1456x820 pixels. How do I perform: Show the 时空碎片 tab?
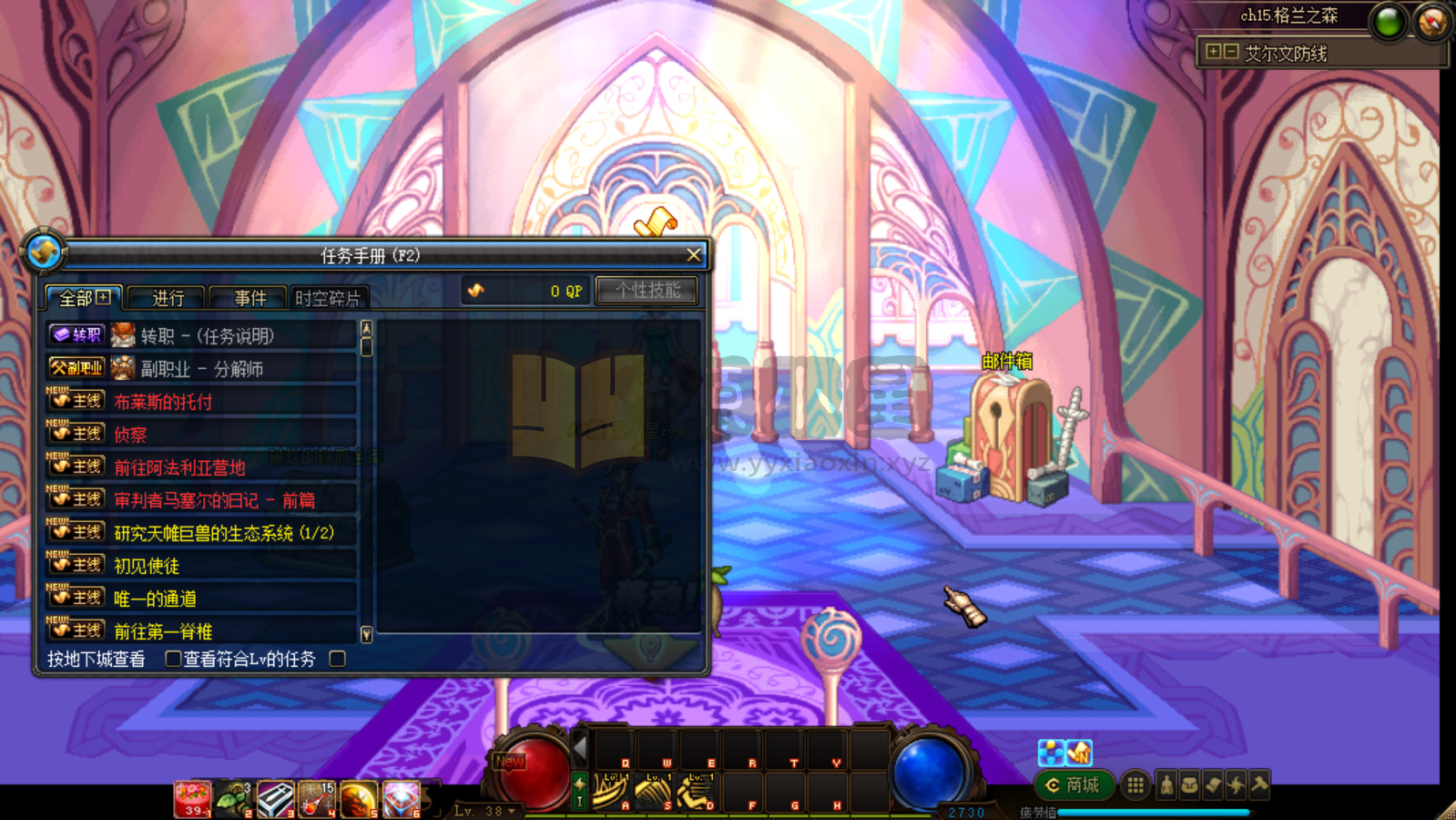pyautogui.click(x=328, y=298)
